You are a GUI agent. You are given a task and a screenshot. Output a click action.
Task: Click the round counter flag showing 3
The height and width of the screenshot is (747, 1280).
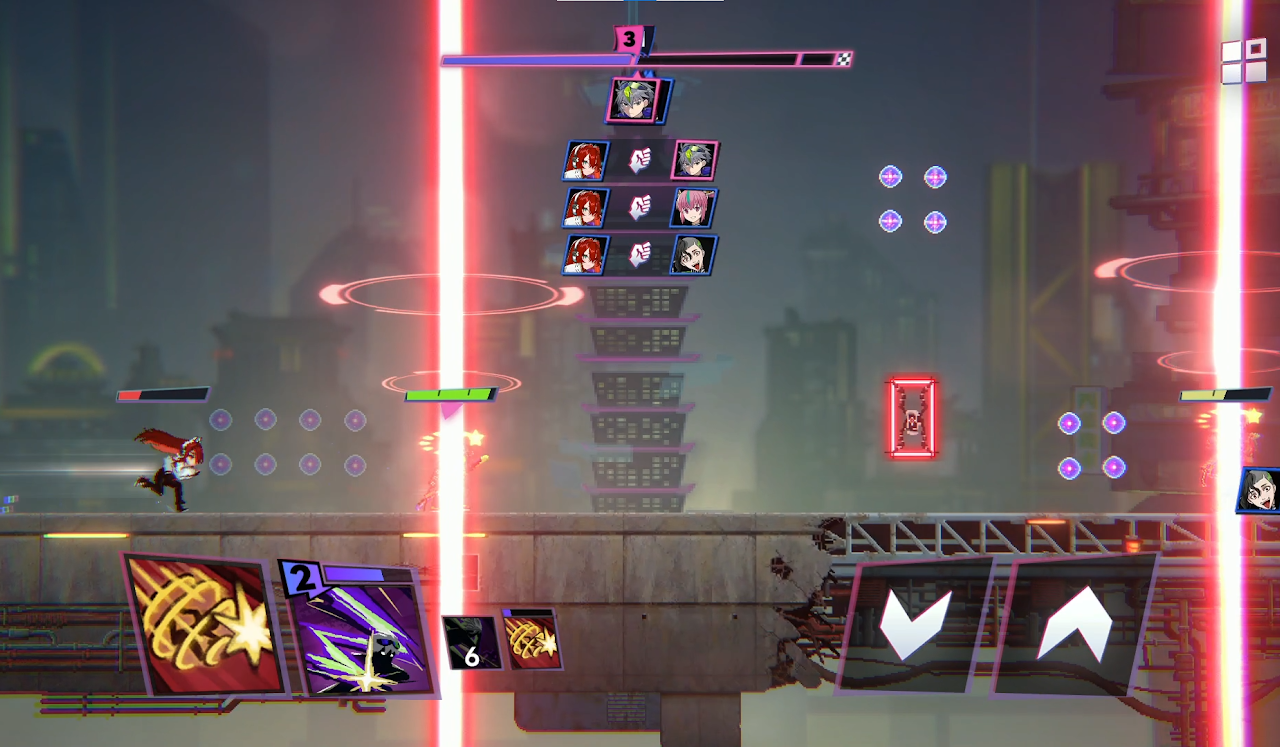click(x=628, y=41)
